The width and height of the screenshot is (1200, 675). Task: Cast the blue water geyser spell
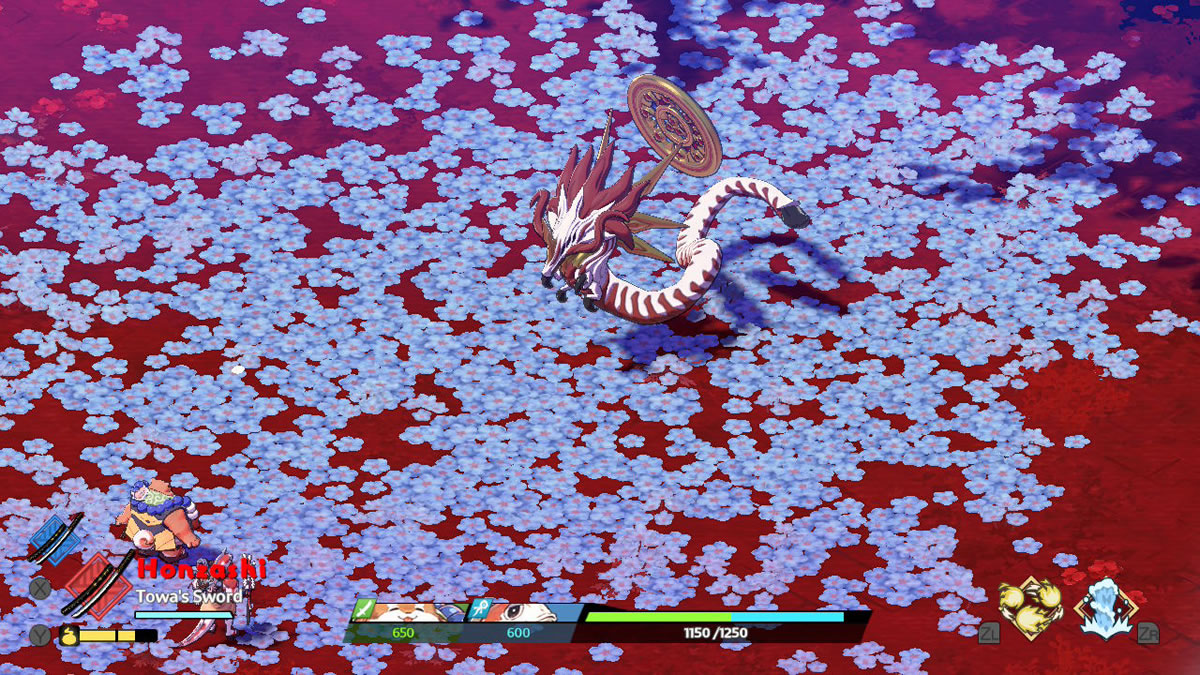(x=1104, y=607)
